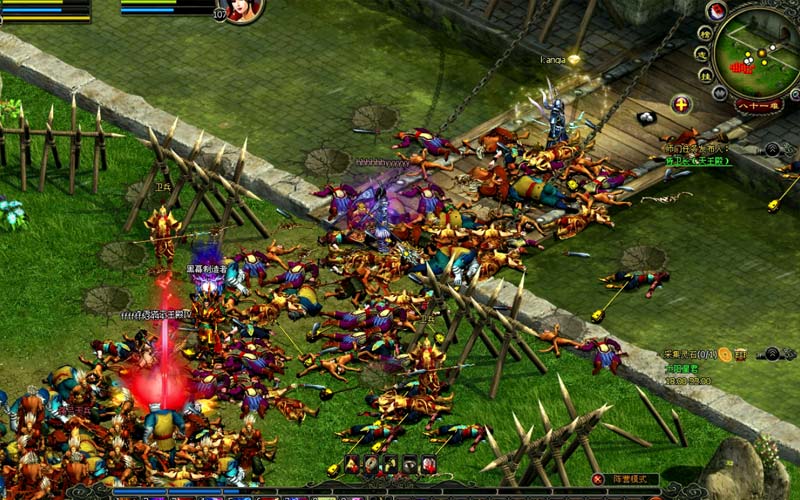This screenshot has height=500, width=800.
Task: Open the red envelope icon above the minimap
Action: pyautogui.click(x=716, y=11)
